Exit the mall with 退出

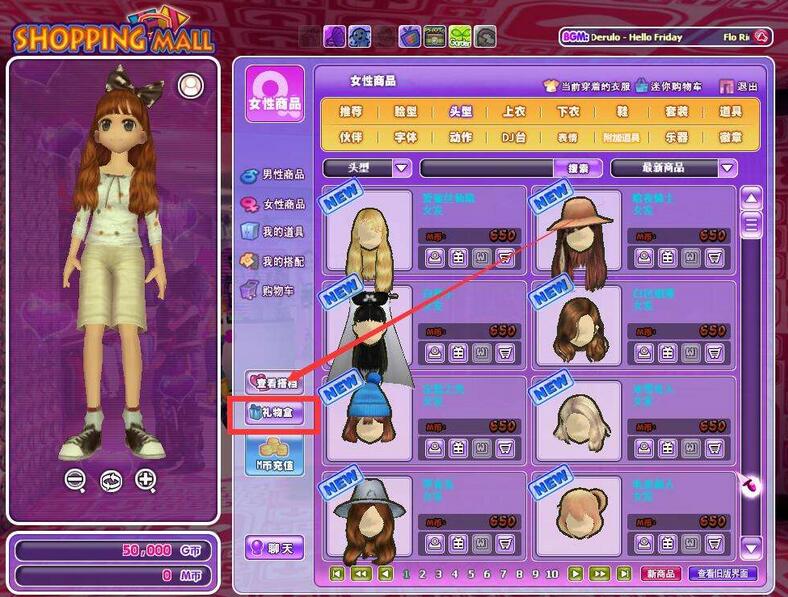pos(740,86)
